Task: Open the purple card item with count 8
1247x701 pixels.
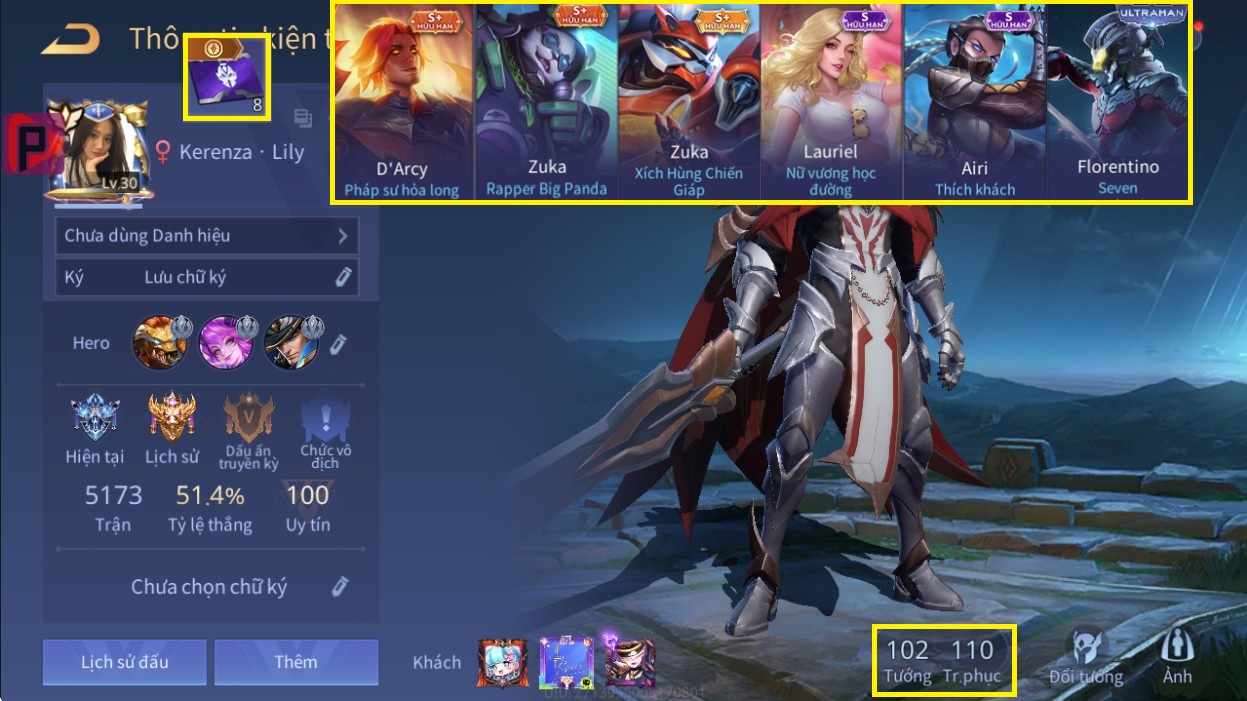Action: 227,78
